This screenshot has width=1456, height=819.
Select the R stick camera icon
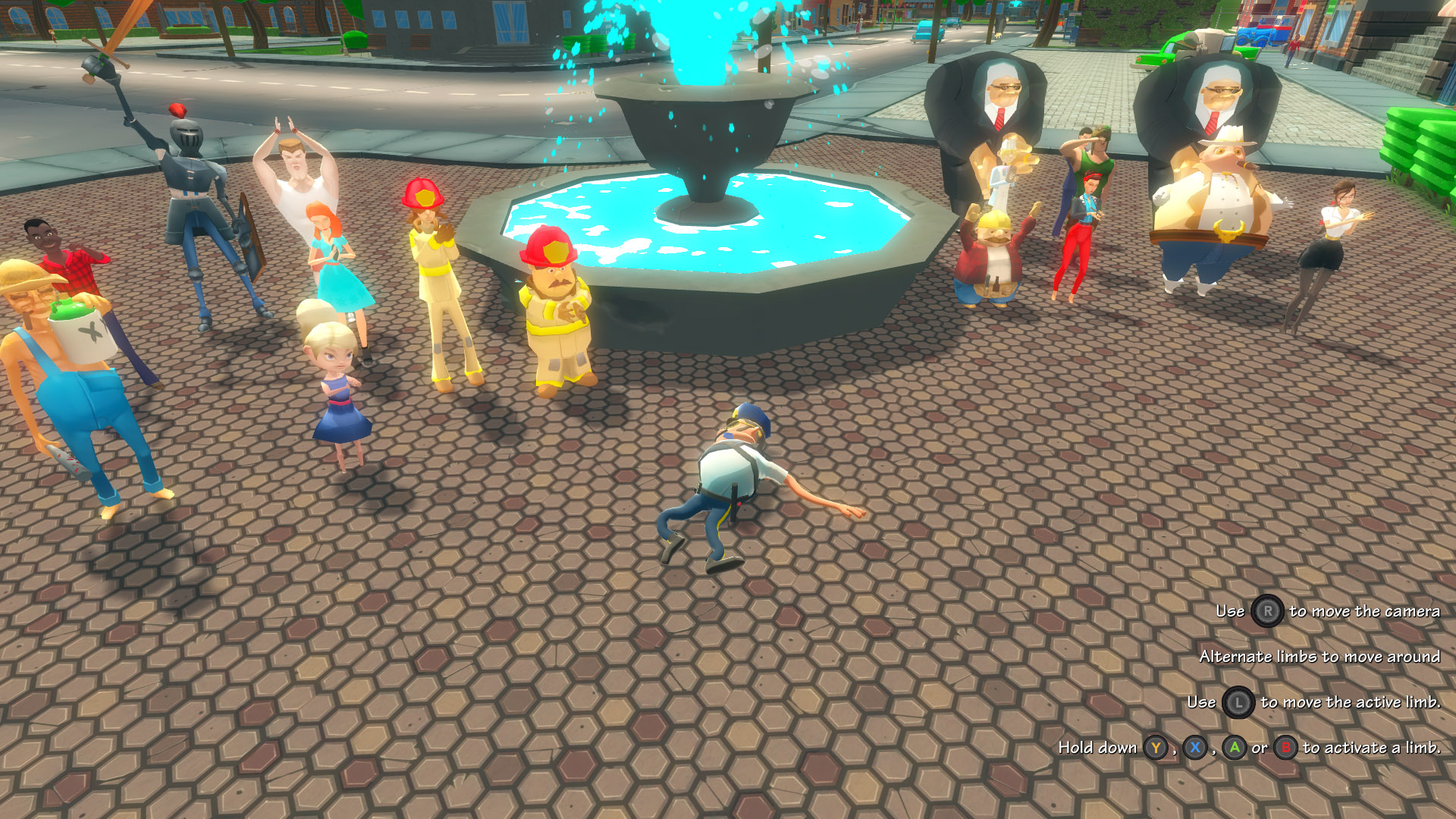[x=1266, y=611]
